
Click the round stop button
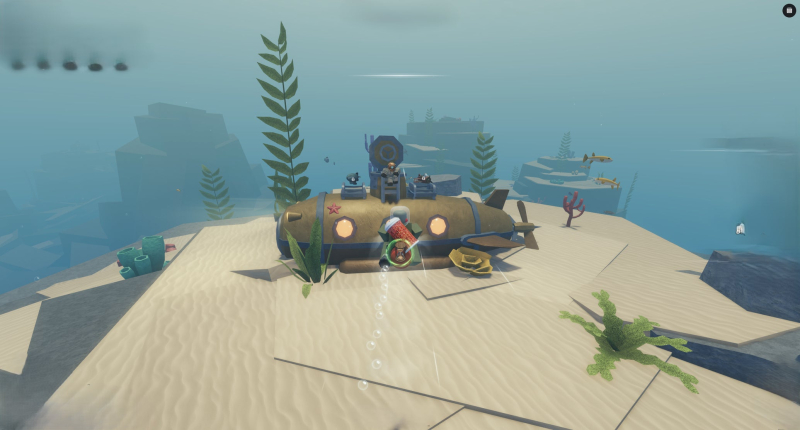(x=789, y=10)
